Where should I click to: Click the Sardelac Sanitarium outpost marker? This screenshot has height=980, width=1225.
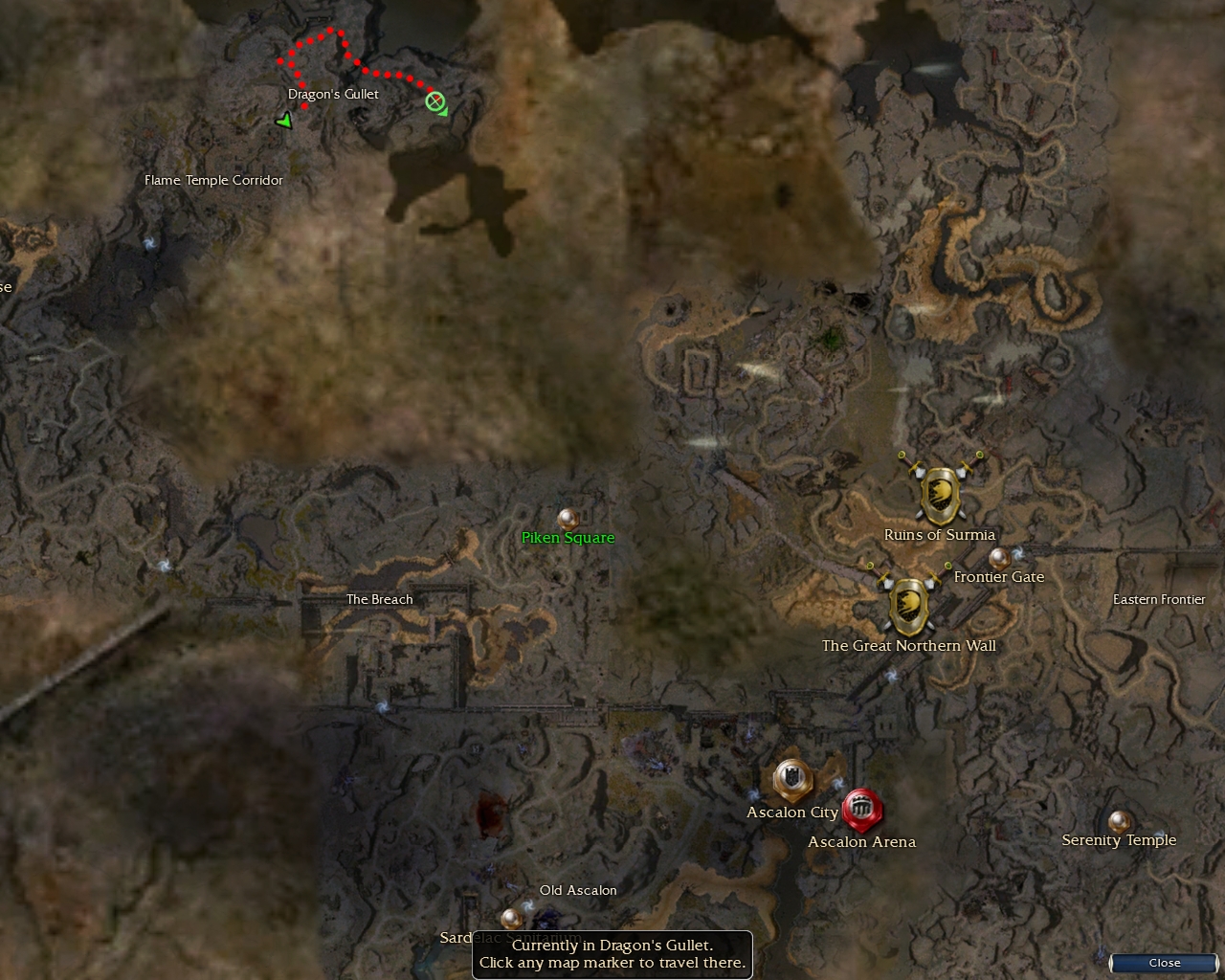(512, 919)
